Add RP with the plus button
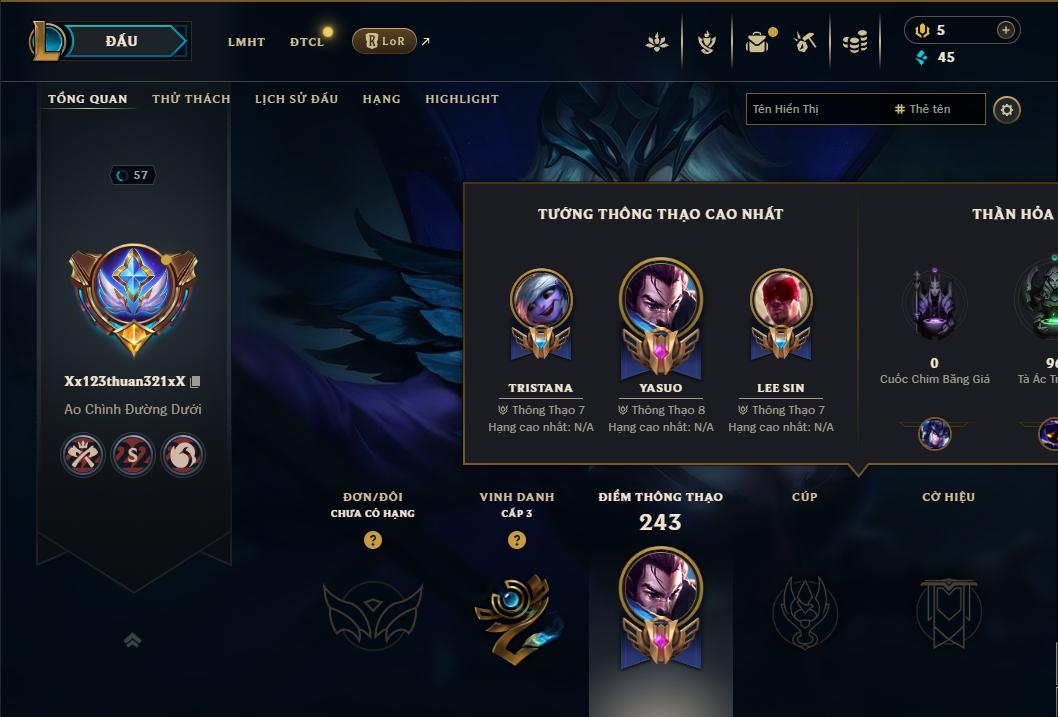The width and height of the screenshot is (1058, 717). click(x=1005, y=31)
